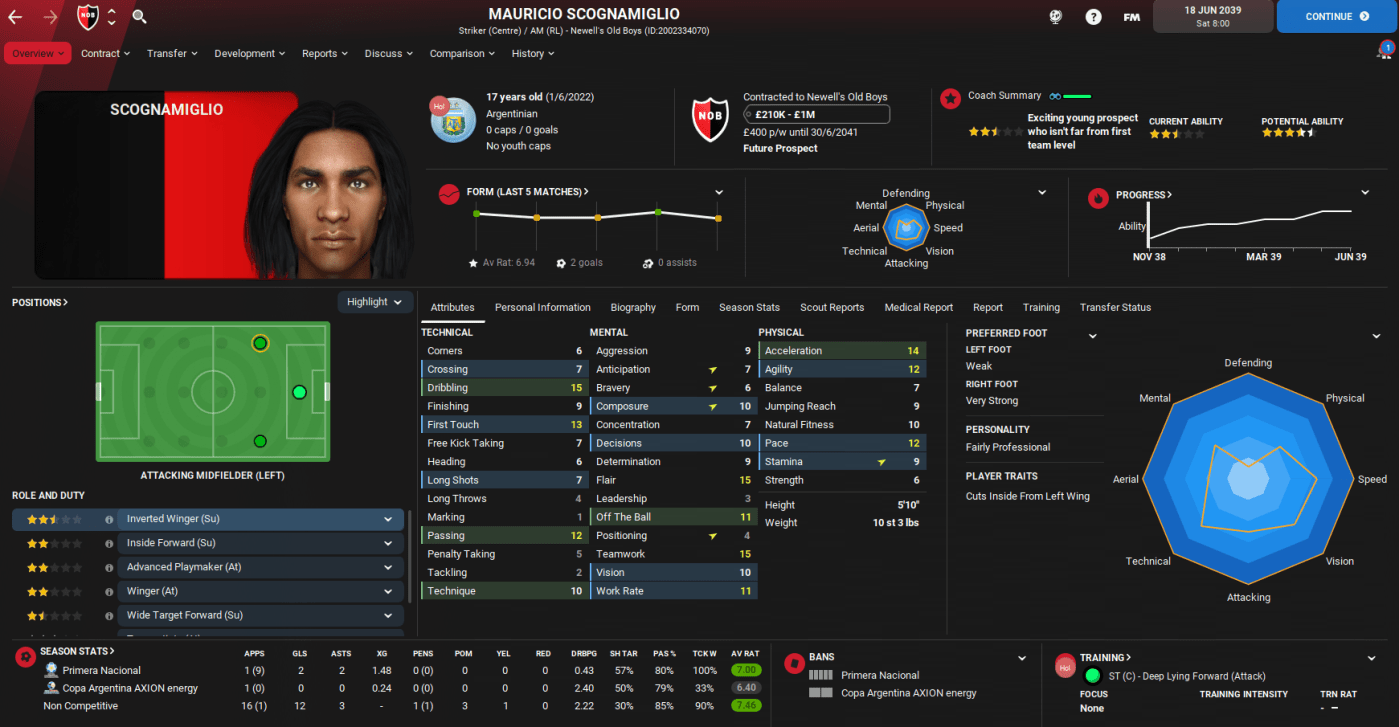Open the search magnifier
This screenshot has width=1399, height=727.
139,16
